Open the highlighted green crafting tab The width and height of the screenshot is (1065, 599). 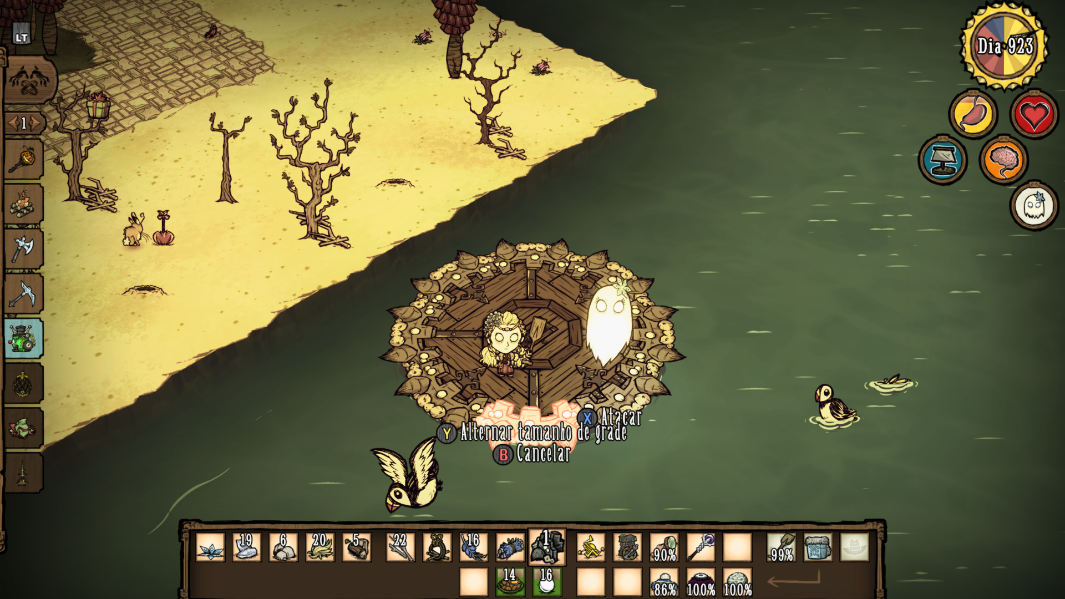22,338
